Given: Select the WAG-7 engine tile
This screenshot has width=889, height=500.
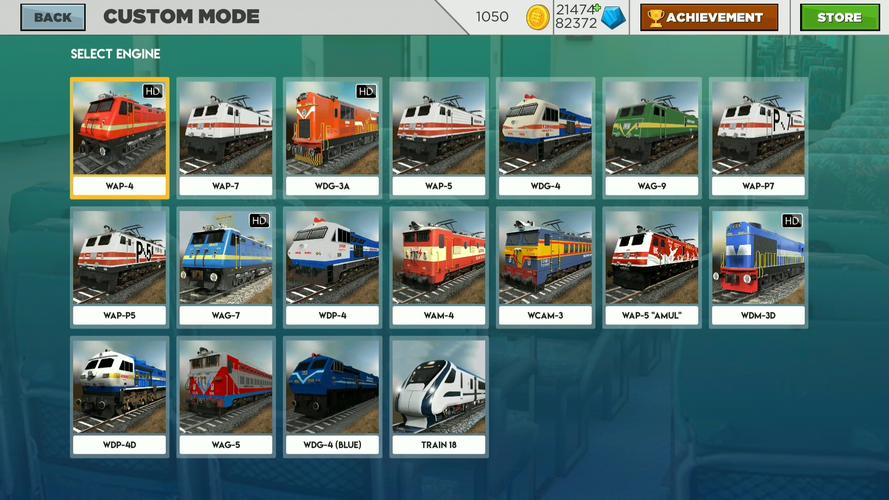Looking at the screenshot, I should coord(227,267).
